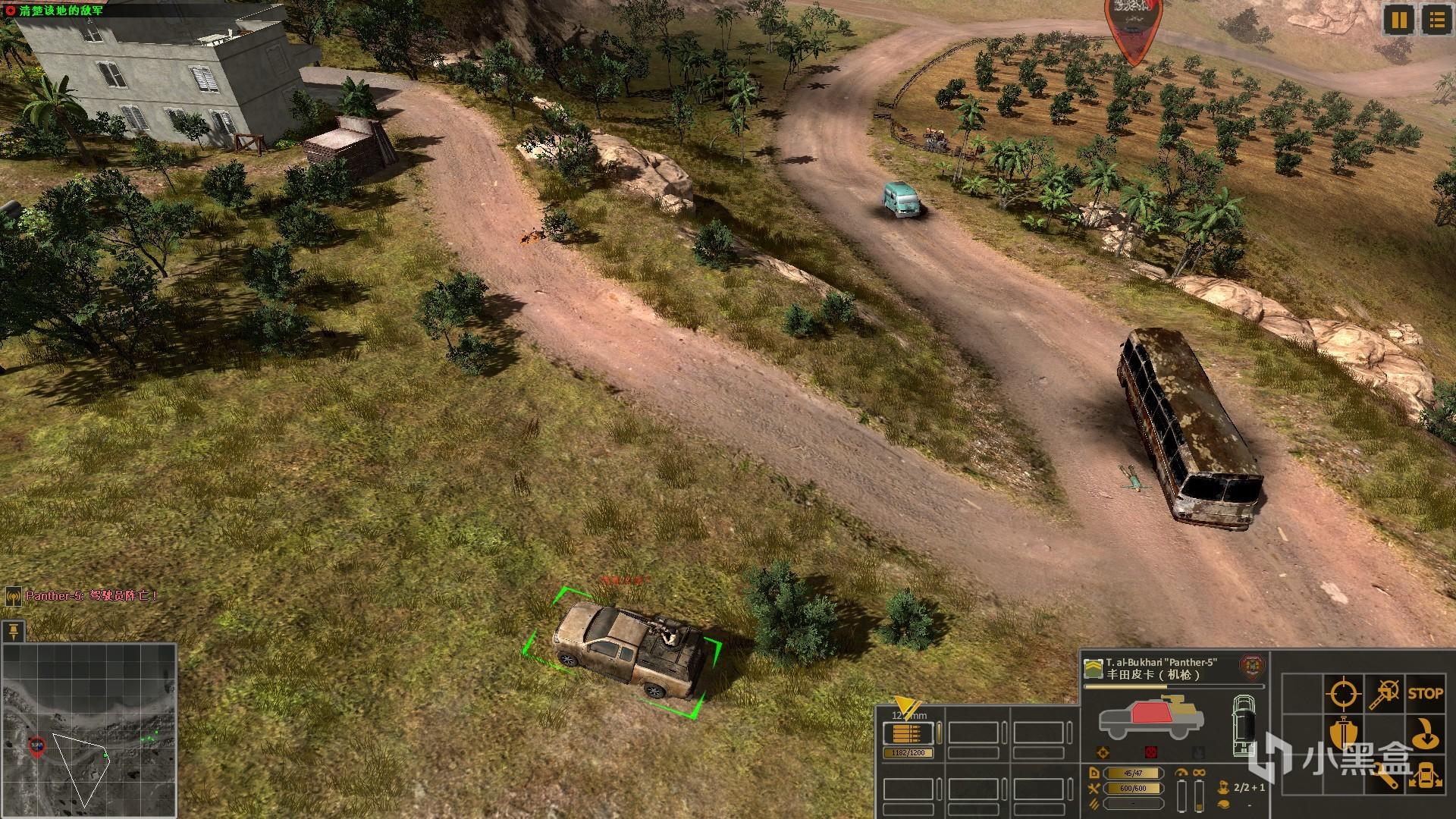The height and width of the screenshot is (819, 1456).
Task: Select the Panther-5 unit rank portrait
Action: coord(1093,668)
